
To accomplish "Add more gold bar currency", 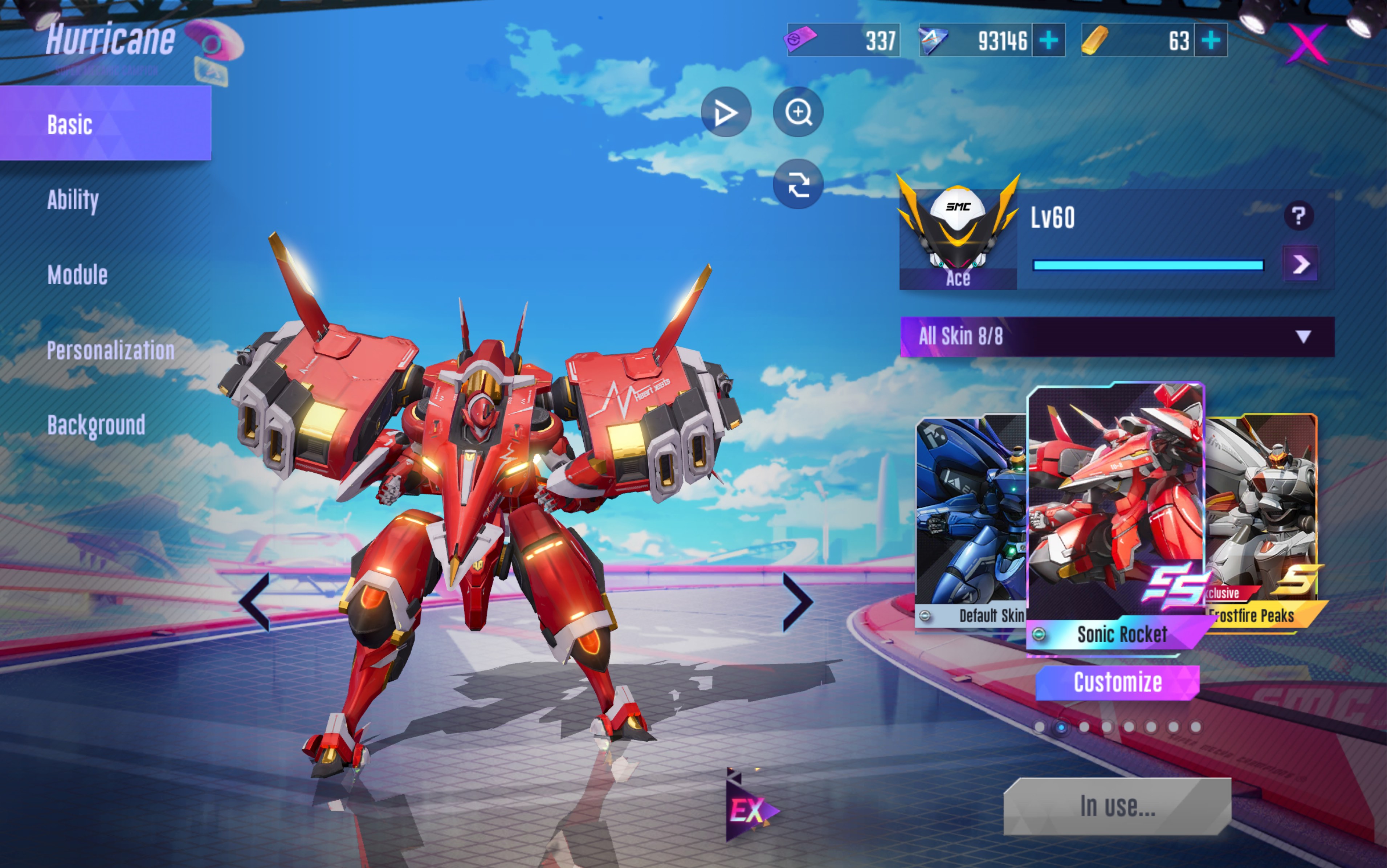I will tap(1211, 40).
